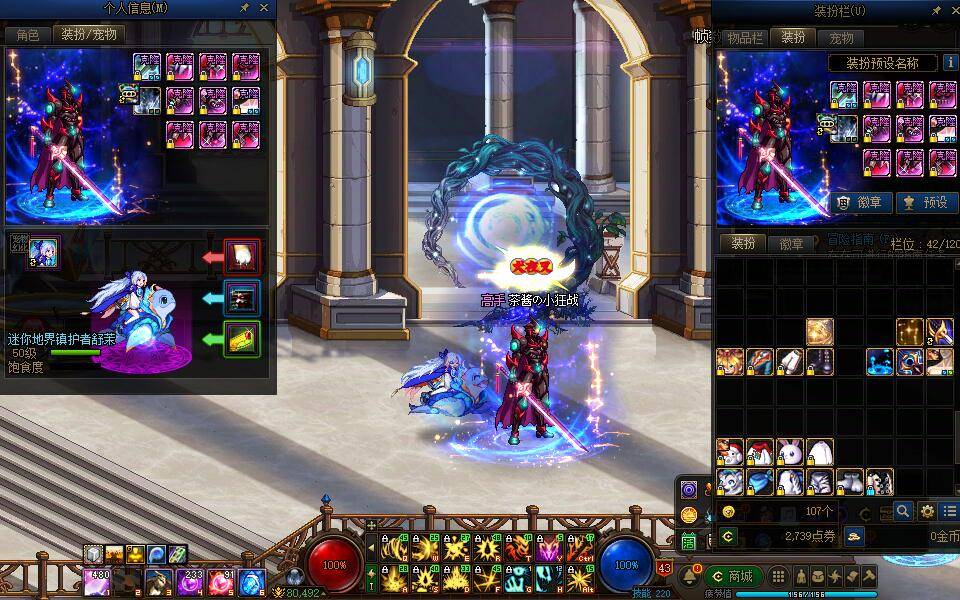Screen dimensions: 960x600
Task: Switch to the lower 徽章 sub-tab
Action: tap(791, 244)
